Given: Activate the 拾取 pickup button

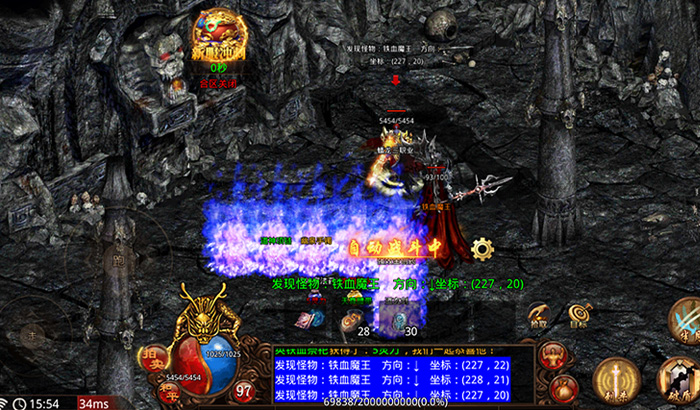Looking at the screenshot, I should click(x=539, y=317).
